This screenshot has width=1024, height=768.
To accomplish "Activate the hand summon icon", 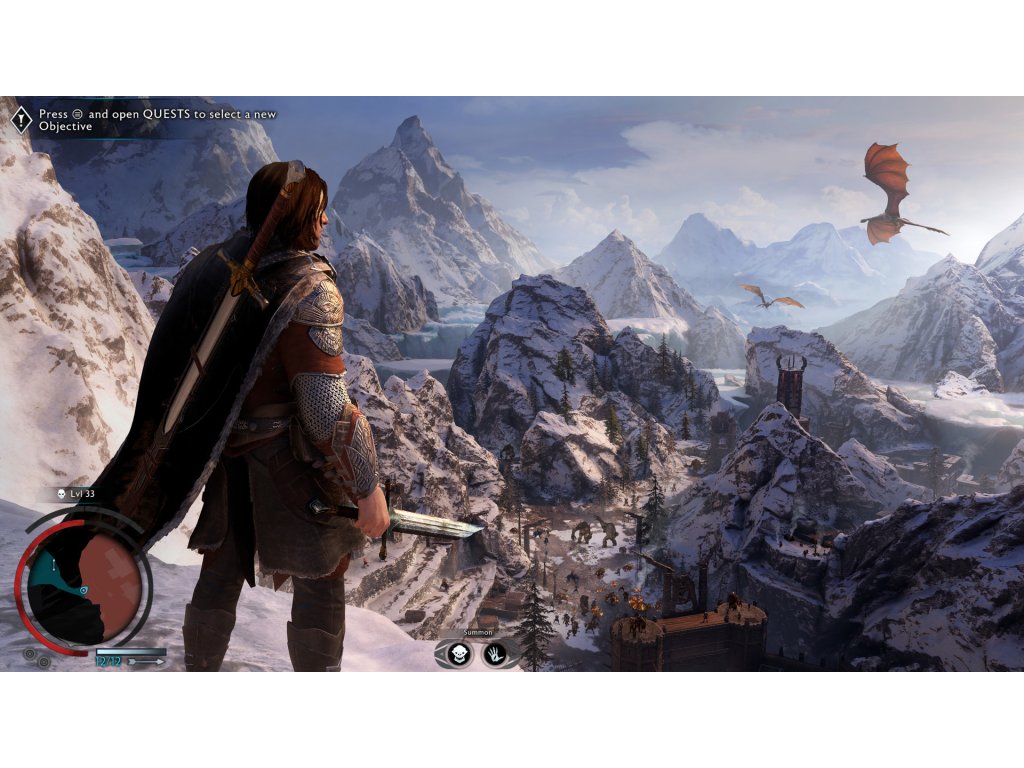I will [496, 654].
